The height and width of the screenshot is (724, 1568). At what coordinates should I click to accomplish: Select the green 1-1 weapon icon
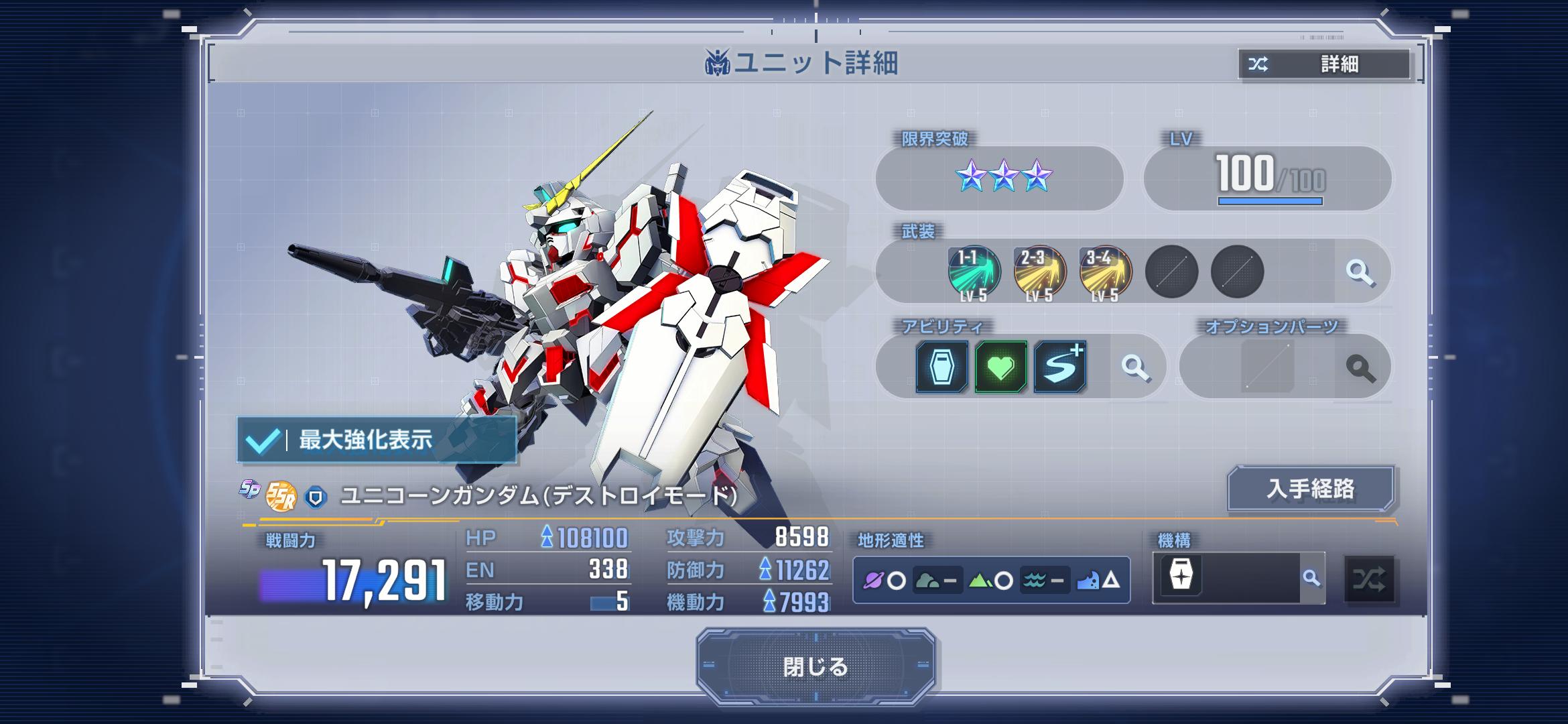[974, 272]
